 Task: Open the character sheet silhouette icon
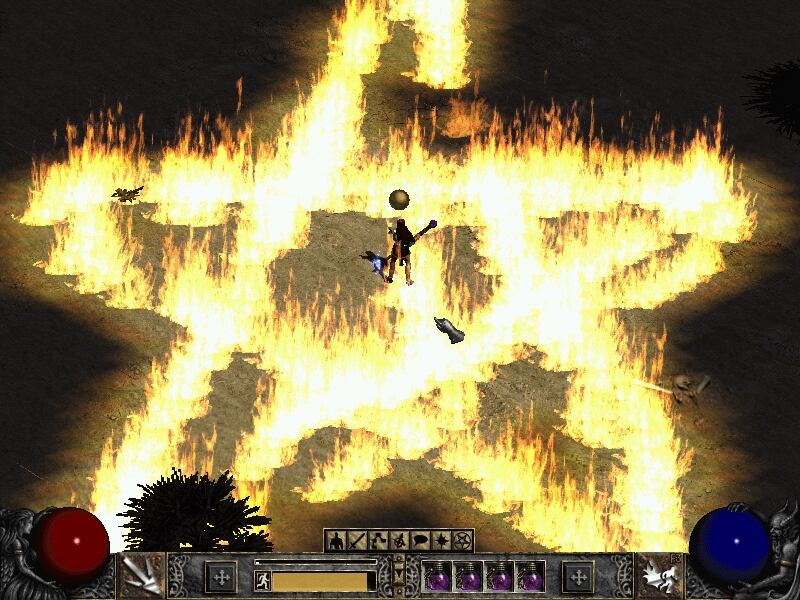tap(336, 541)
